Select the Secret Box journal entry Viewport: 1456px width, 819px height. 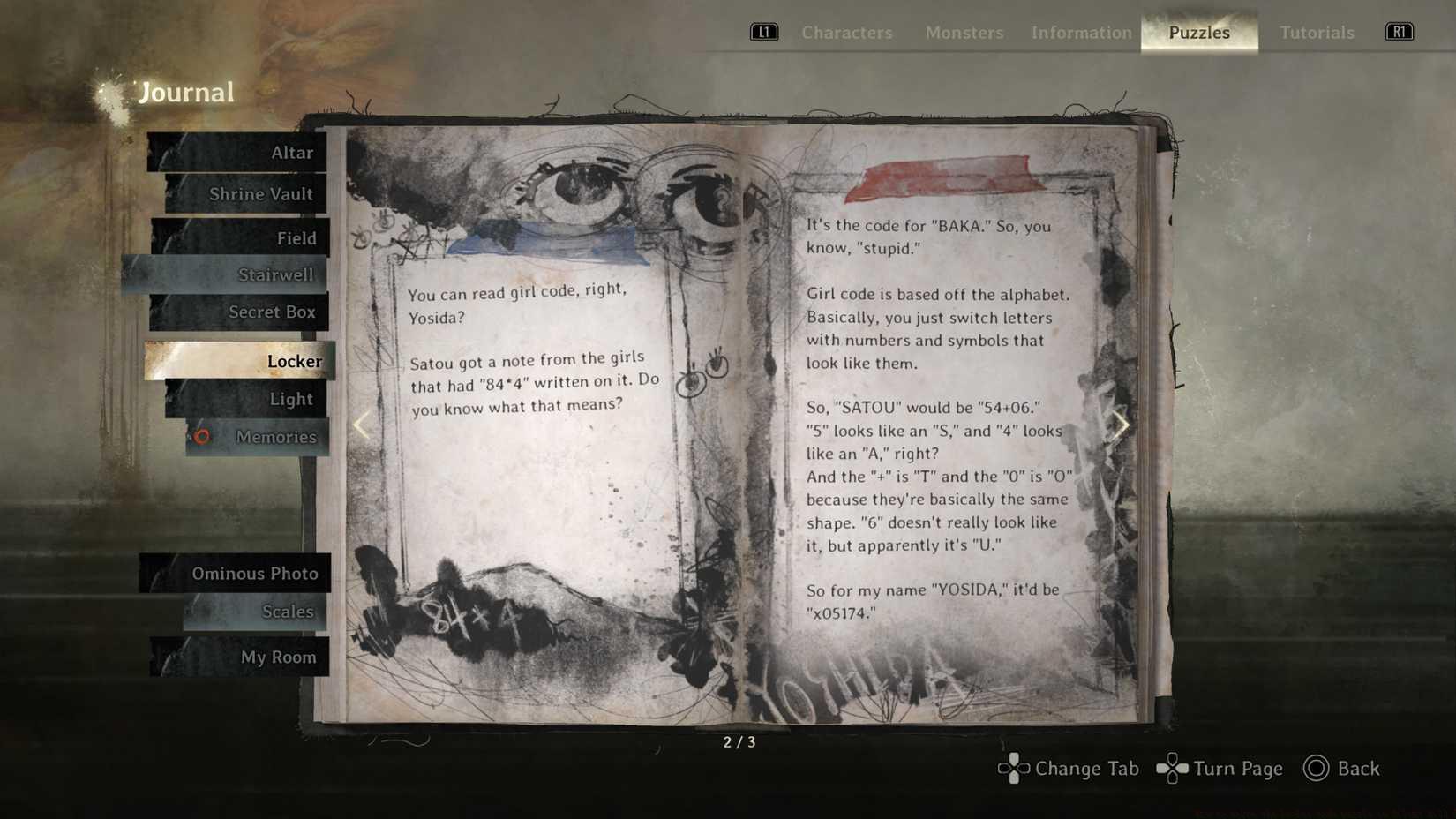274,312
